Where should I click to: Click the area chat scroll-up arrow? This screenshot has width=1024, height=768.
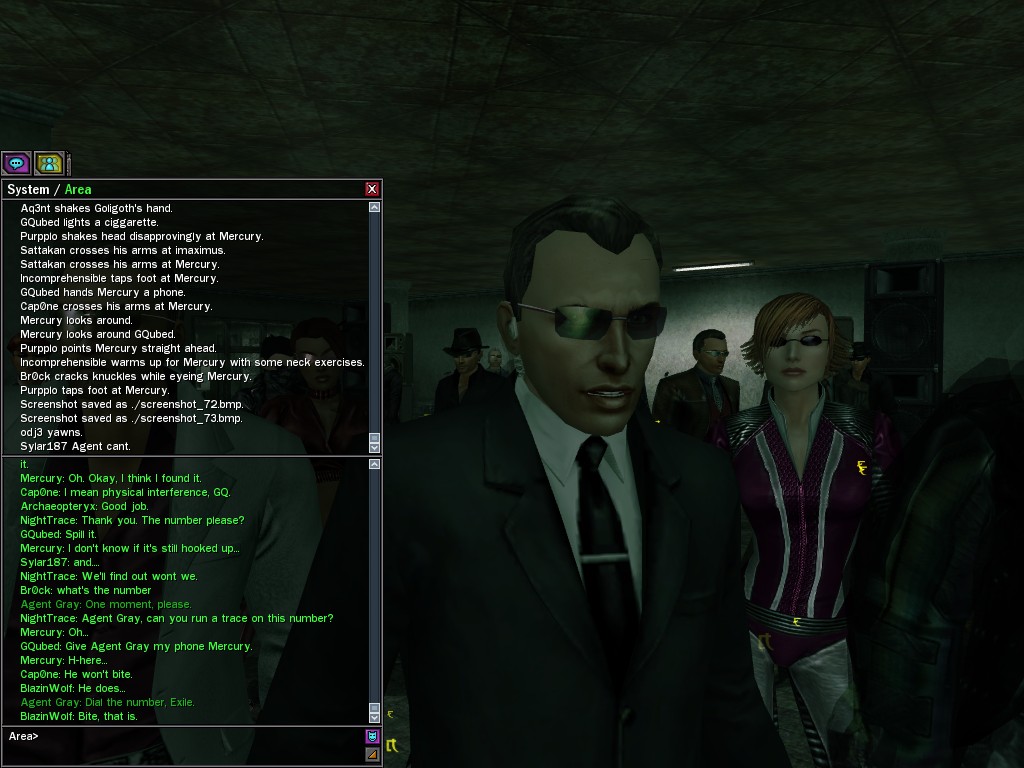375,464
